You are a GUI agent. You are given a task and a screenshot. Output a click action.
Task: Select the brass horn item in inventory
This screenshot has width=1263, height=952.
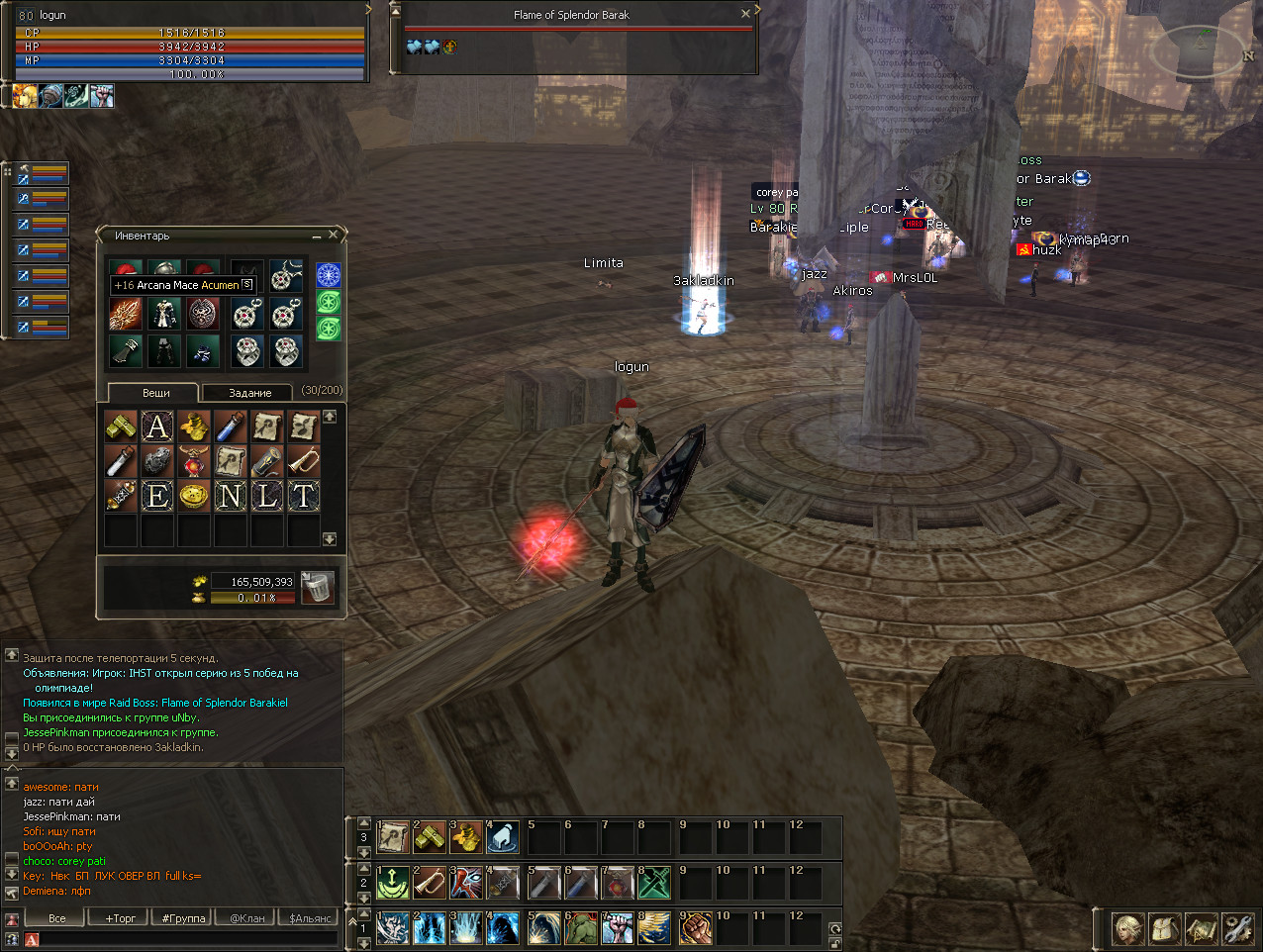click(x=304, y=461)
